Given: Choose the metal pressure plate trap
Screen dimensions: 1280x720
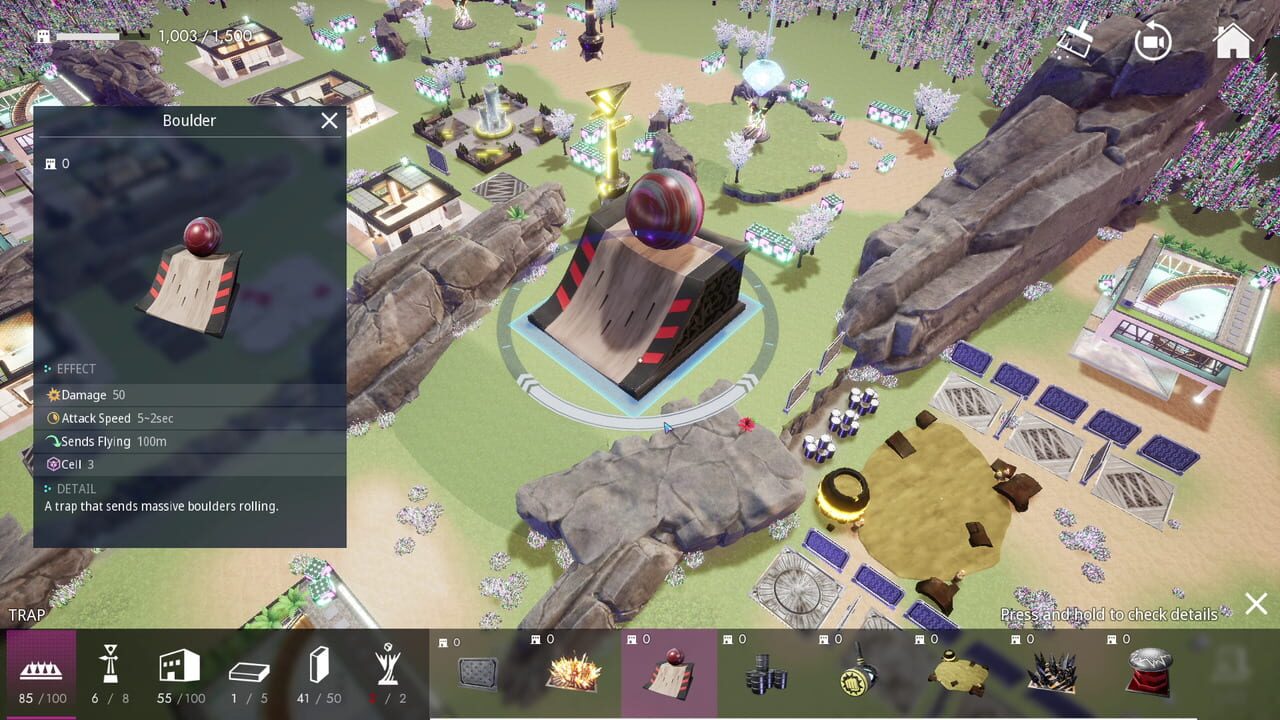Looking at the screenshot, I should (477, 670).
